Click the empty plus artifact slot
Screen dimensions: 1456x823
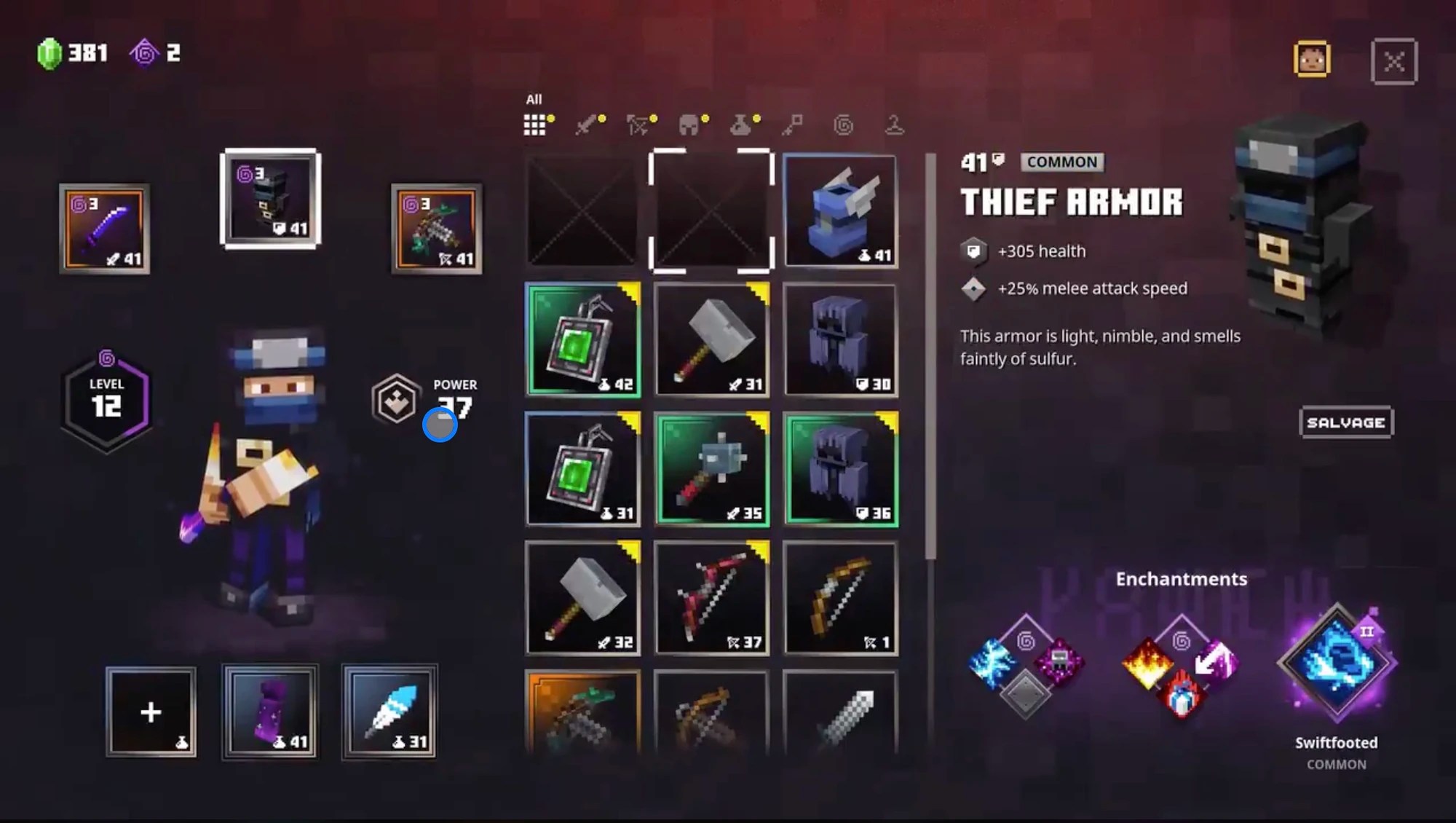click(151, 710)
